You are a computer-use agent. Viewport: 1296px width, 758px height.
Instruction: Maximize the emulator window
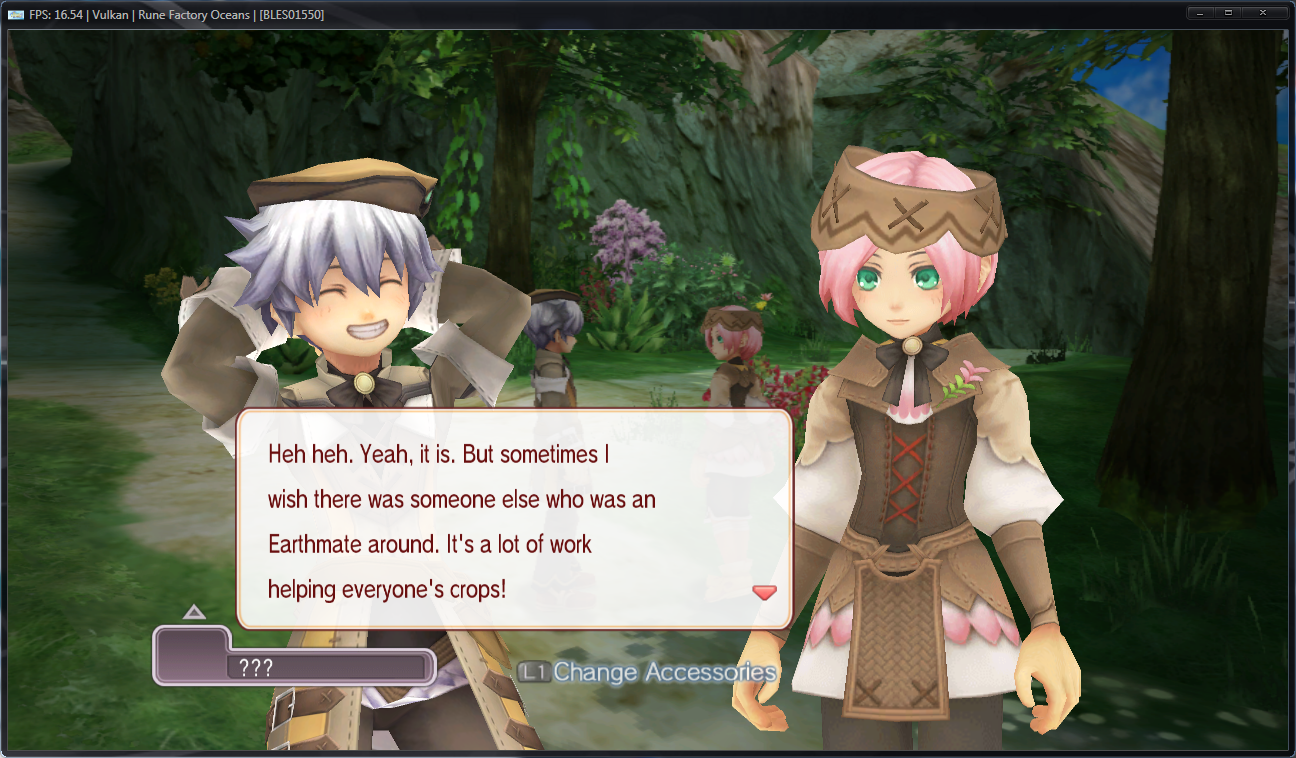[x=1228, y=13]
